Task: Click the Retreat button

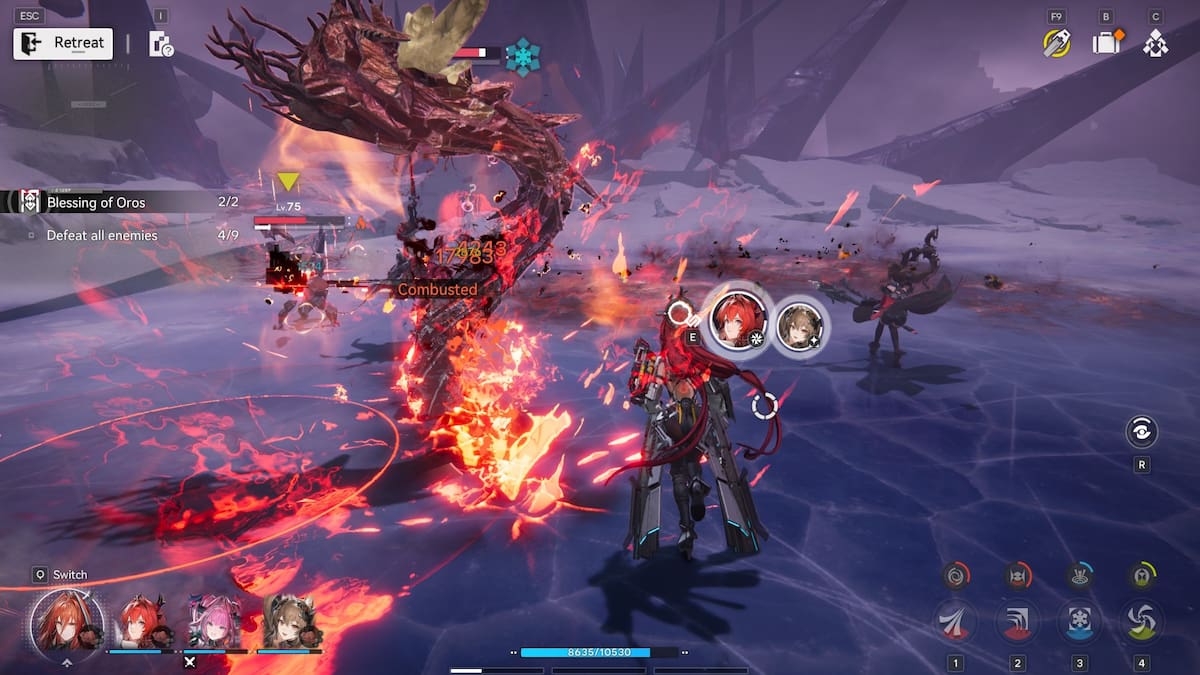Action: click(x=63, y=43)
